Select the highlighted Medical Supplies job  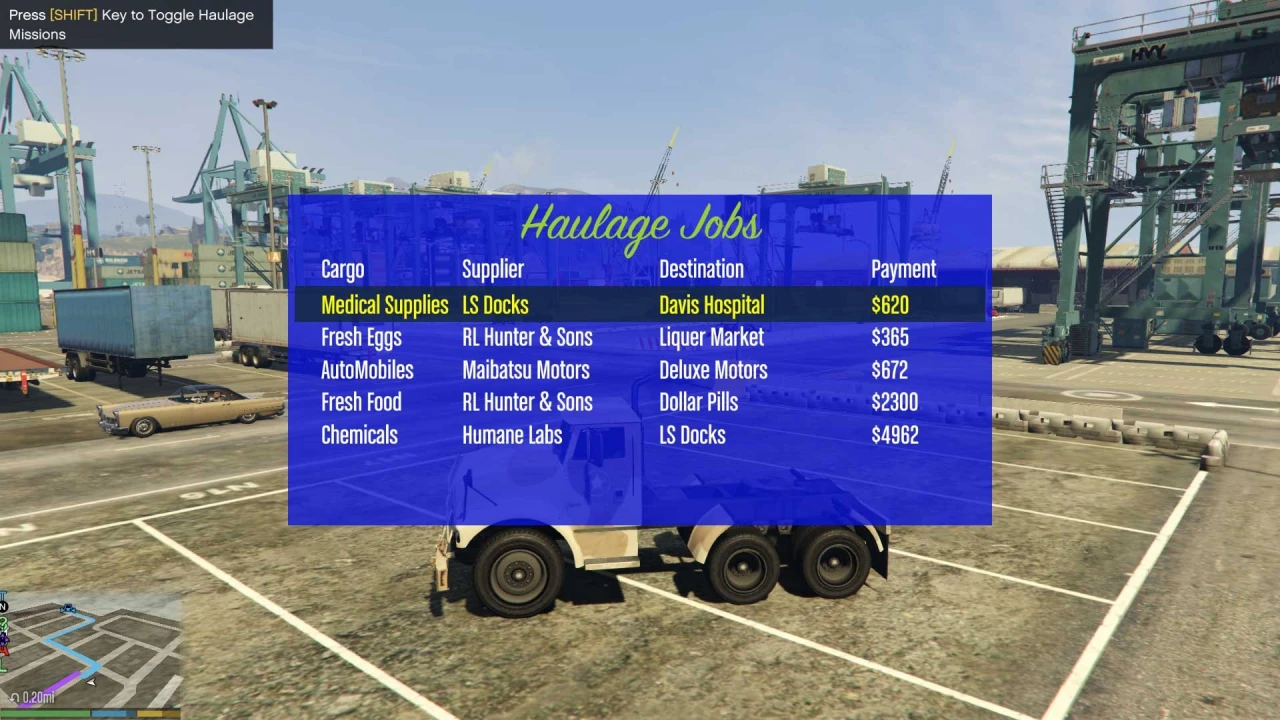(x=385, y=305)
